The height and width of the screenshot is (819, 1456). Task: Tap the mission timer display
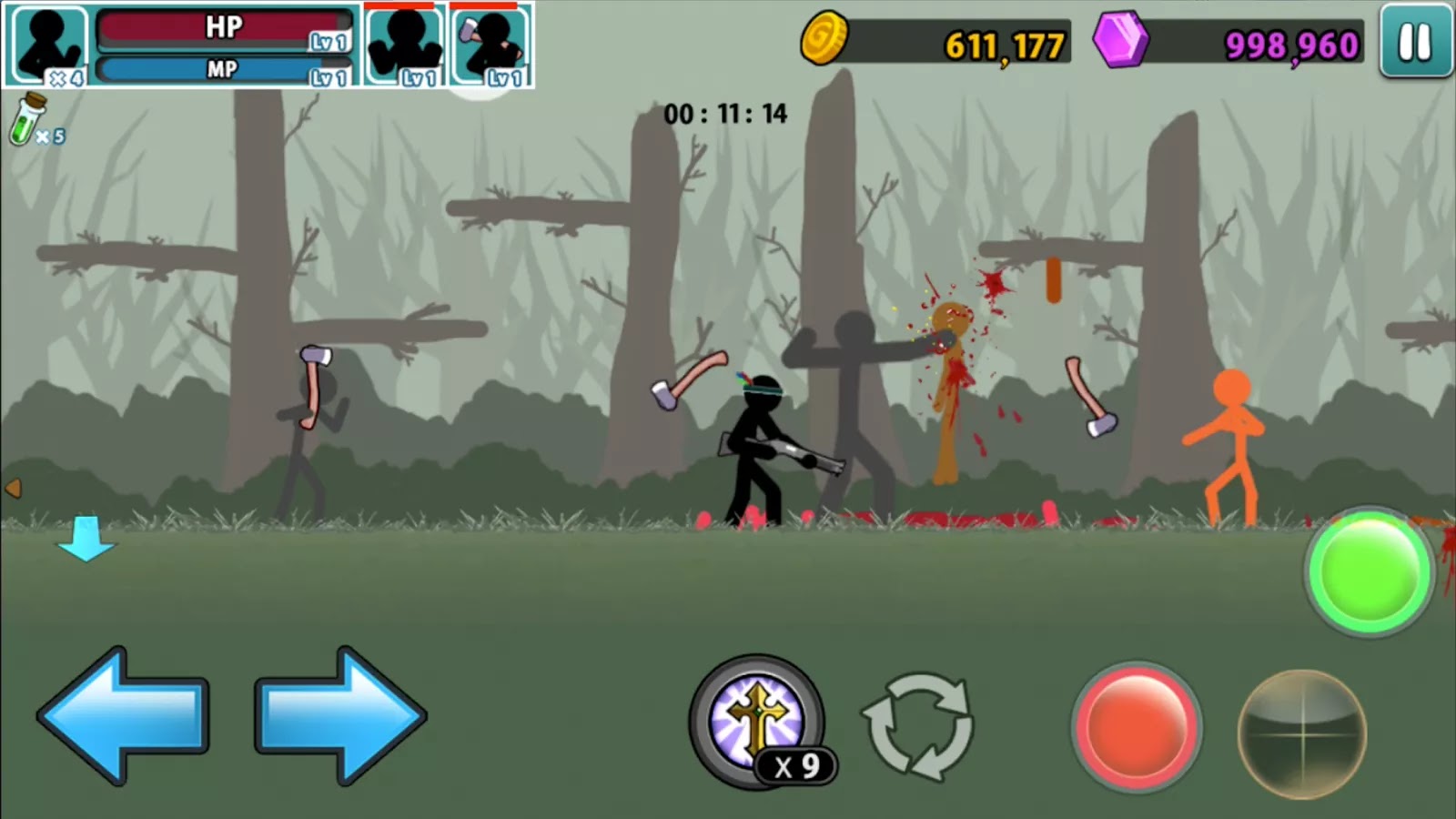click(725, 115)
